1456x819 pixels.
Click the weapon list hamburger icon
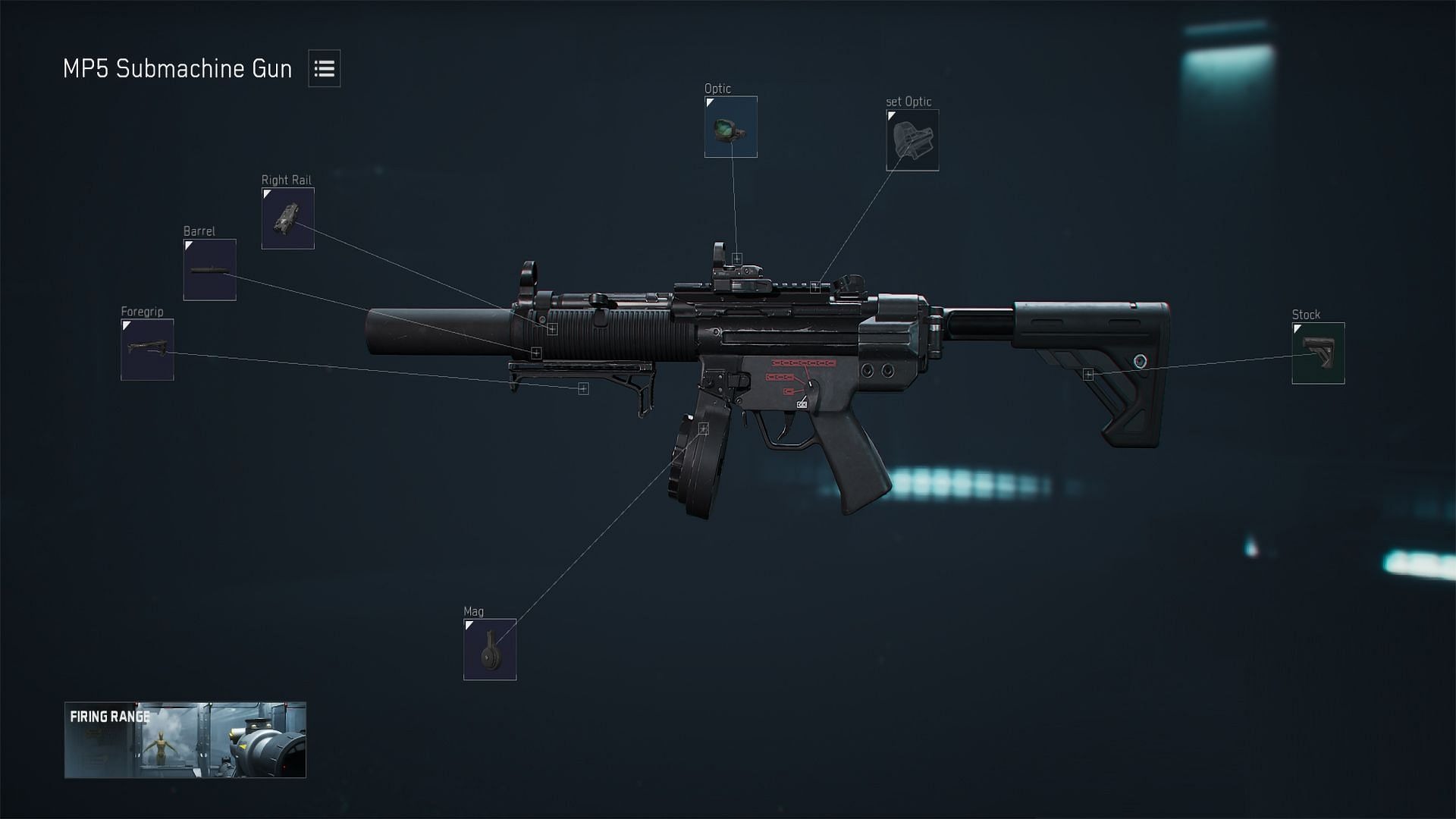[x=325, y=69]
